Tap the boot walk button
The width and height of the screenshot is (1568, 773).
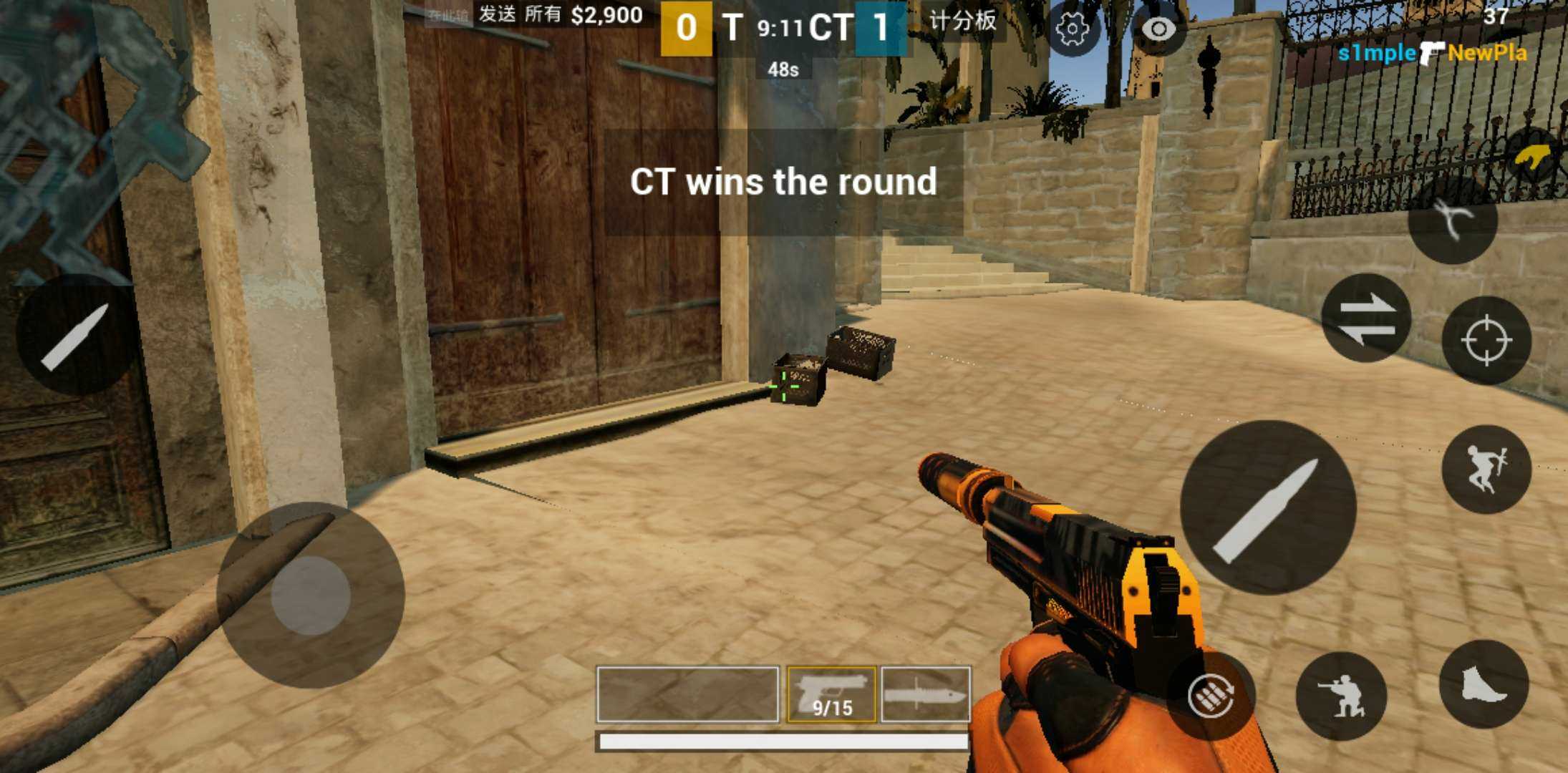(1484, 684)
